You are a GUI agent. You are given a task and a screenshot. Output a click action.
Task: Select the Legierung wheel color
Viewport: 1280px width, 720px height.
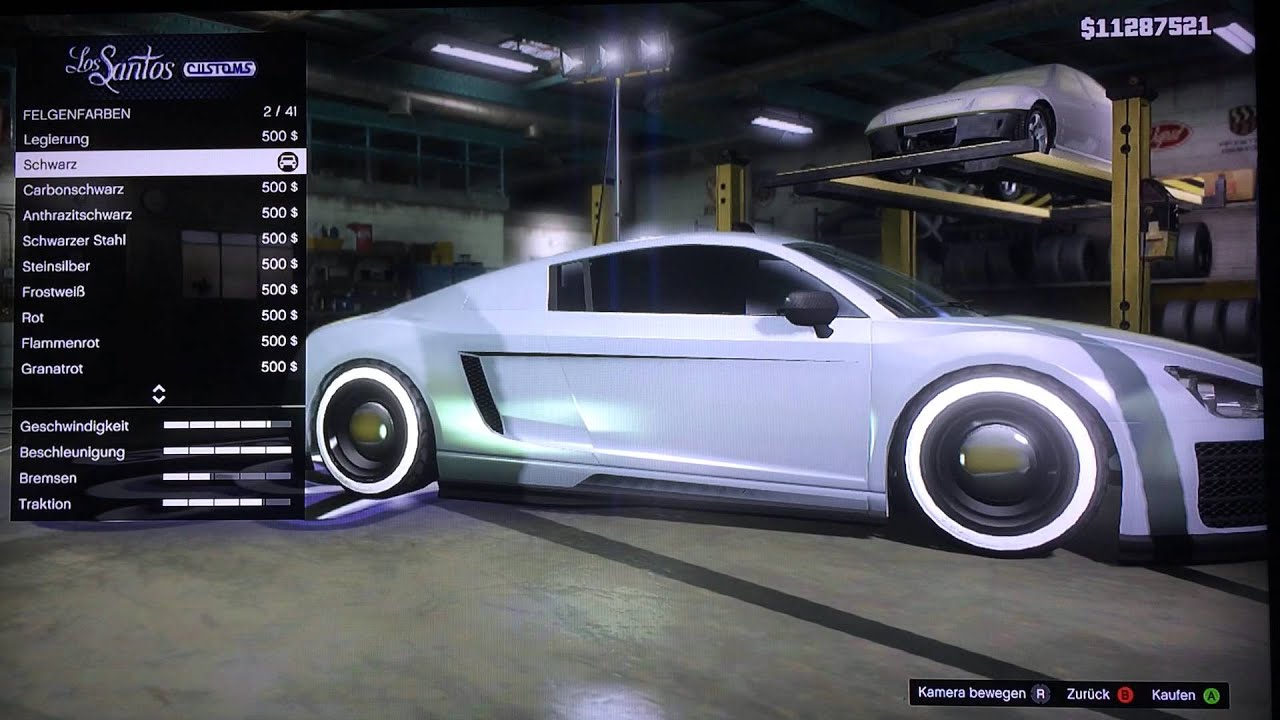pyautogui.click(x=158, y=138)
